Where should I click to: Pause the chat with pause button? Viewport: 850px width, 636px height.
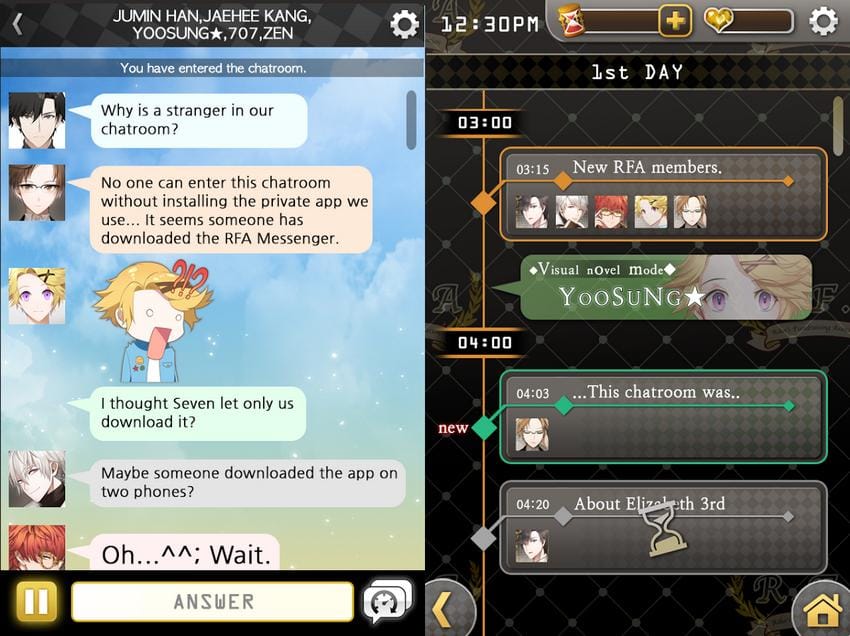tap(35, 602)
